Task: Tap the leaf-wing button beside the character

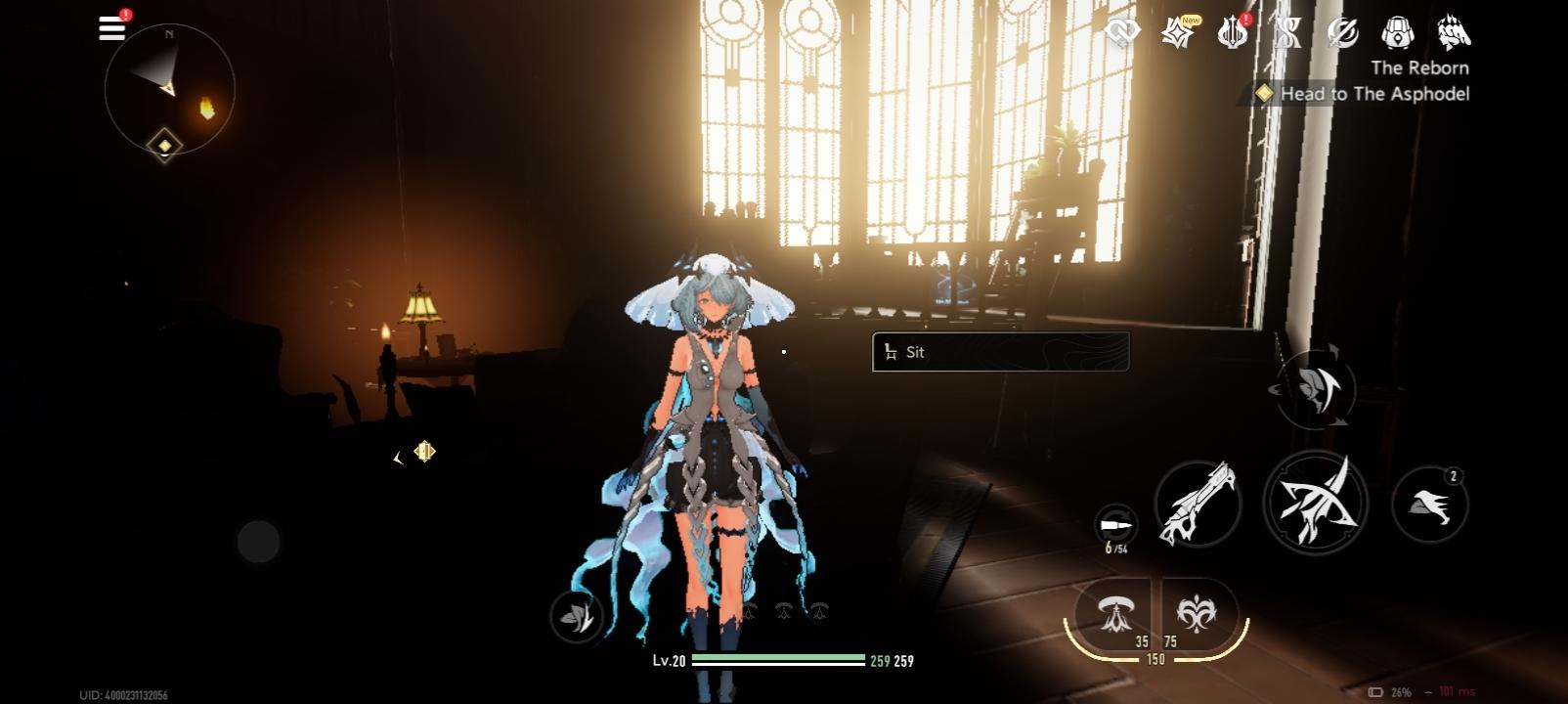Action: [x=576, y=616]
